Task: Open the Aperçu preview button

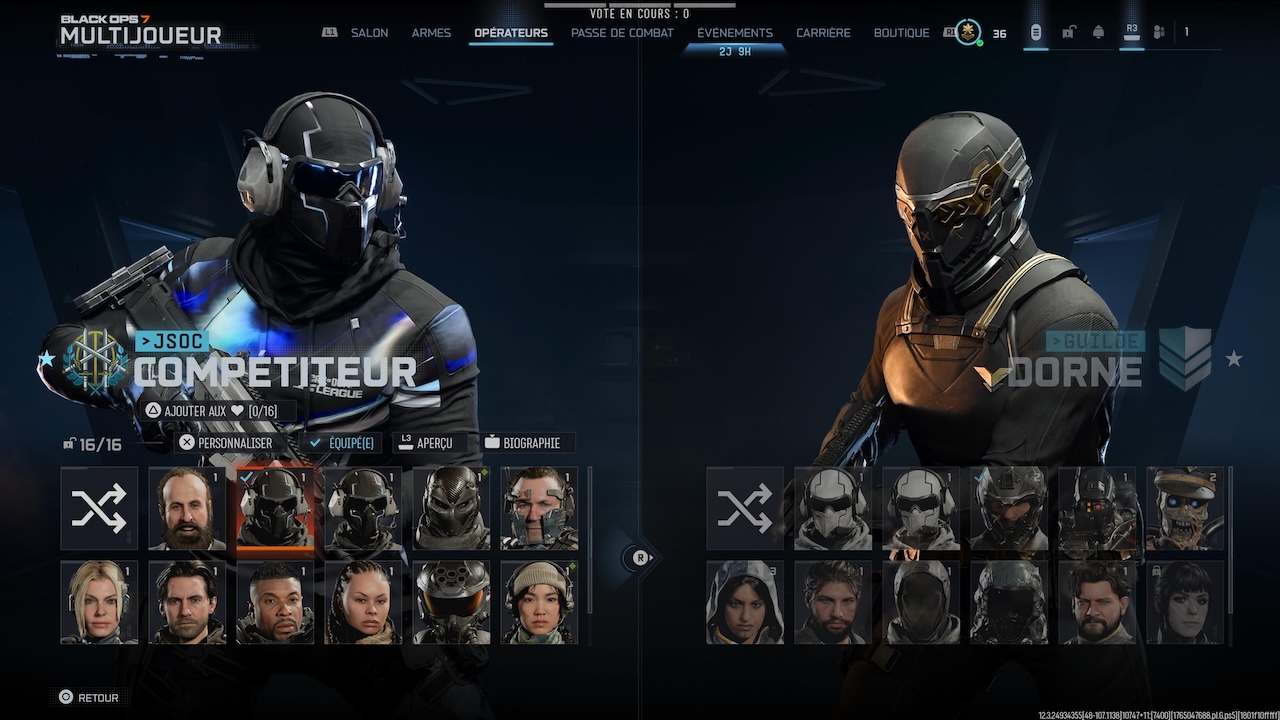Action: tap(425, 443)
